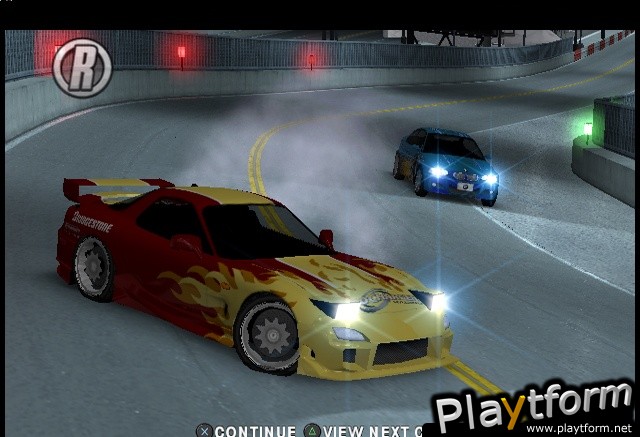The image size is (640, 437).
Task: Click the Rockstar R replay logo
Action: point(81,68)
